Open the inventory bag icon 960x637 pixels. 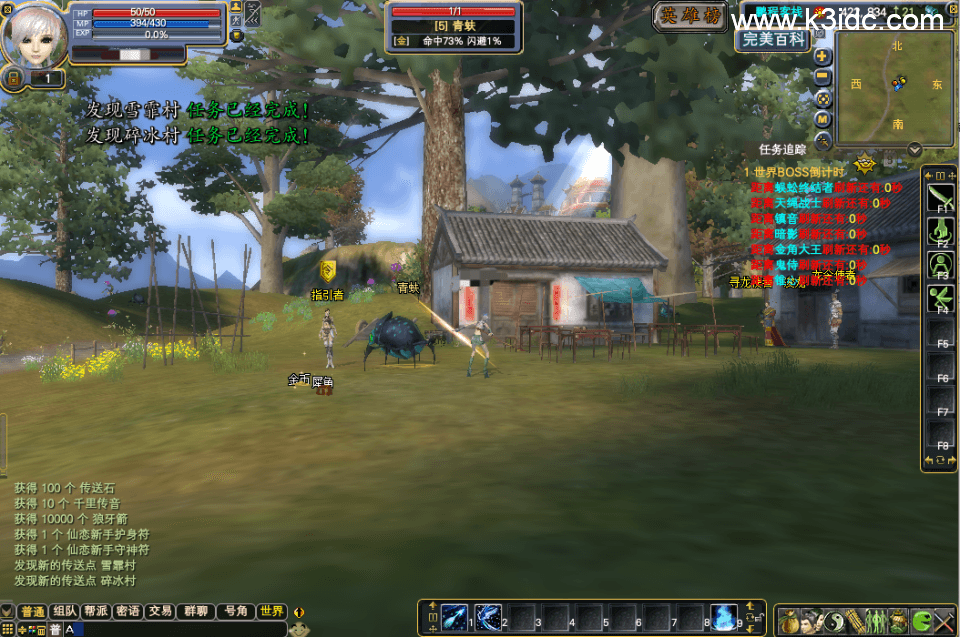tap(789, 620)
